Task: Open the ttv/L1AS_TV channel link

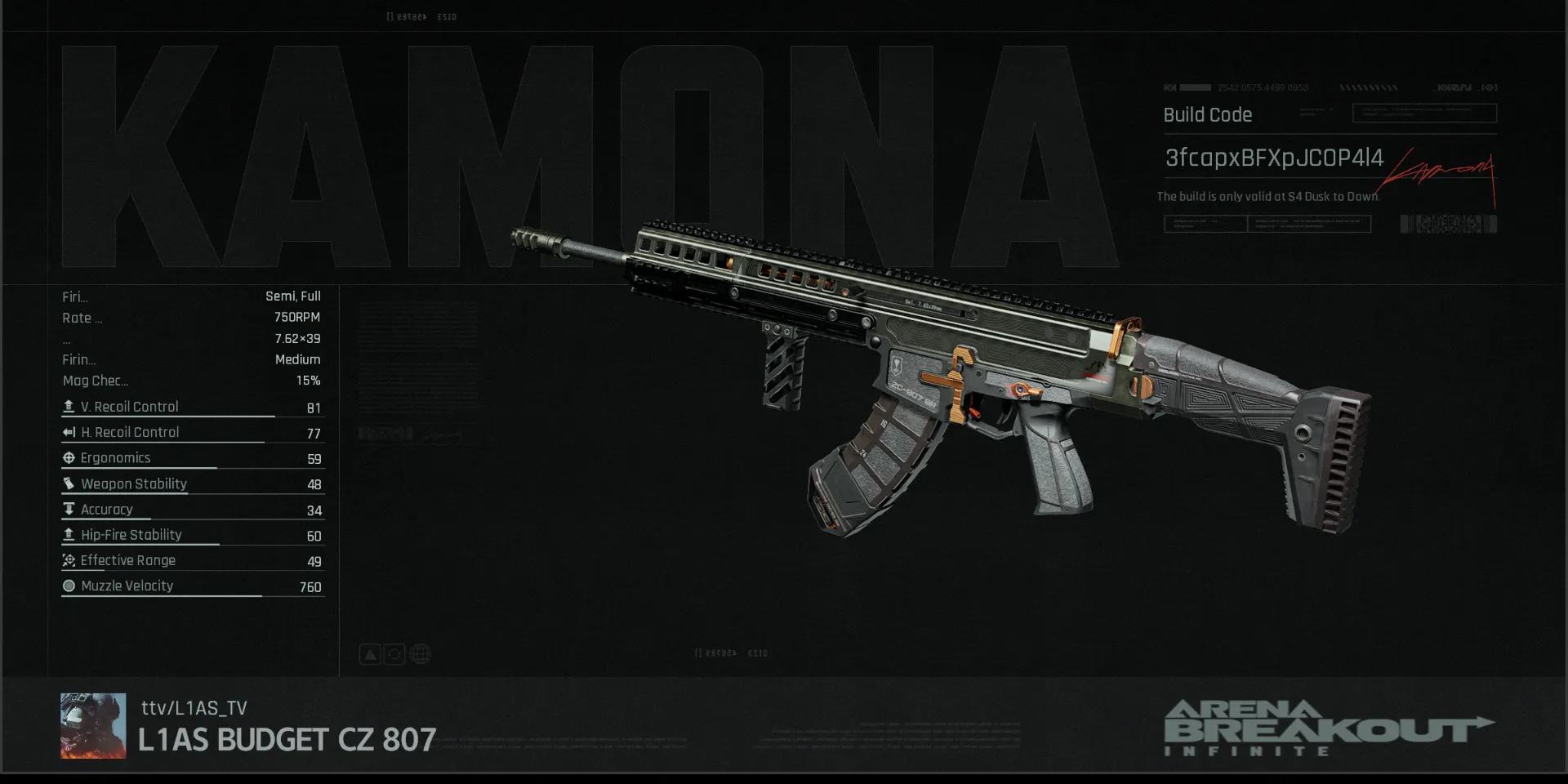Action: (x=194, y=708)
